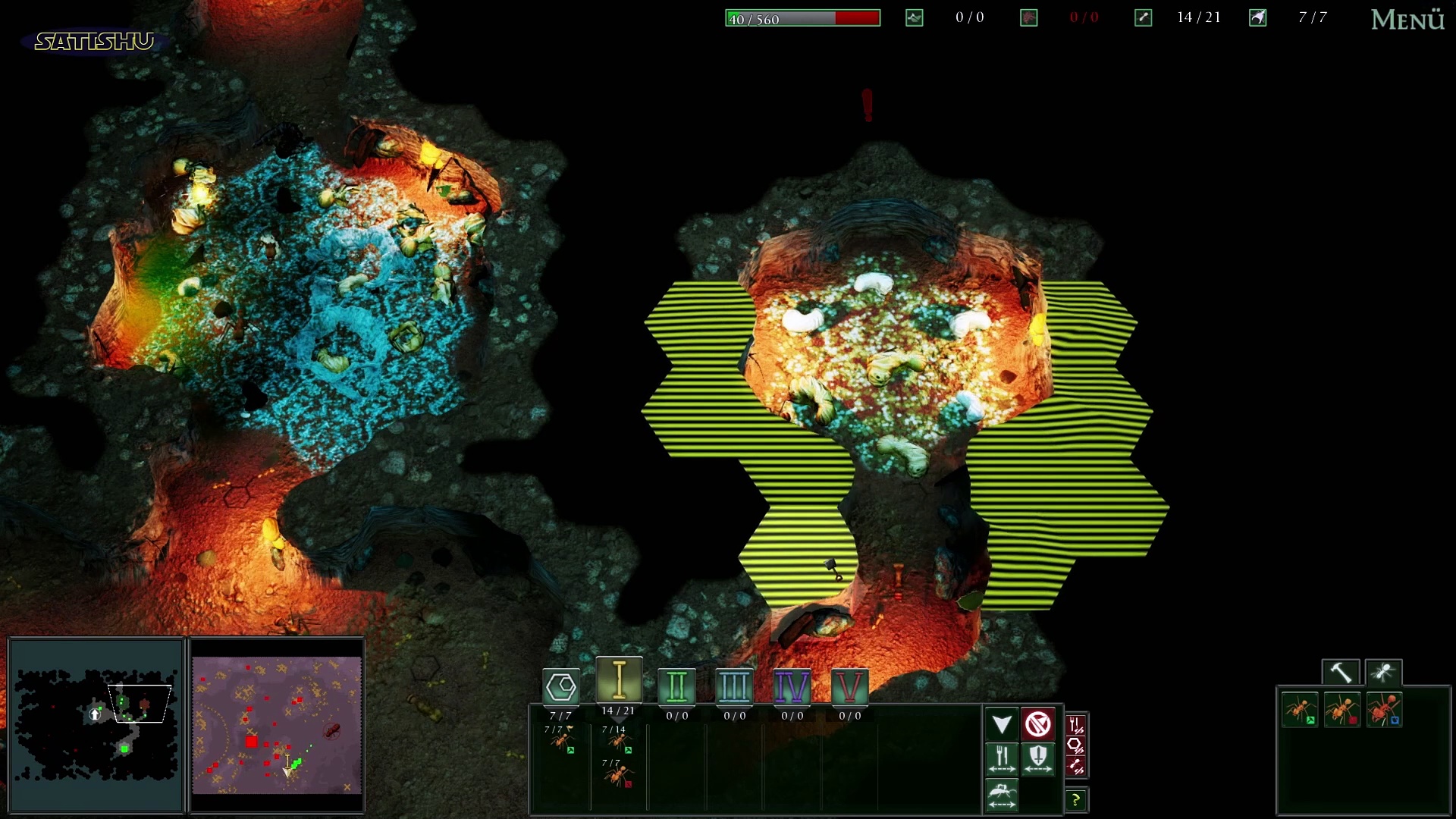The image size is (1456, 819).
Task: Switch to the hammer build tab
Action: tap(1340, 673)
